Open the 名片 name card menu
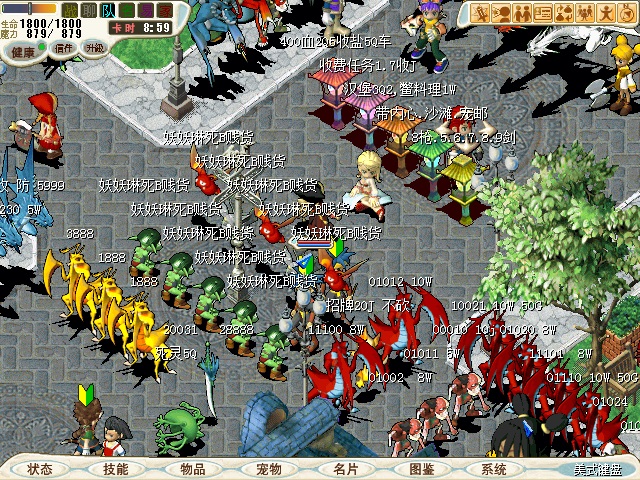 (345, 469)
